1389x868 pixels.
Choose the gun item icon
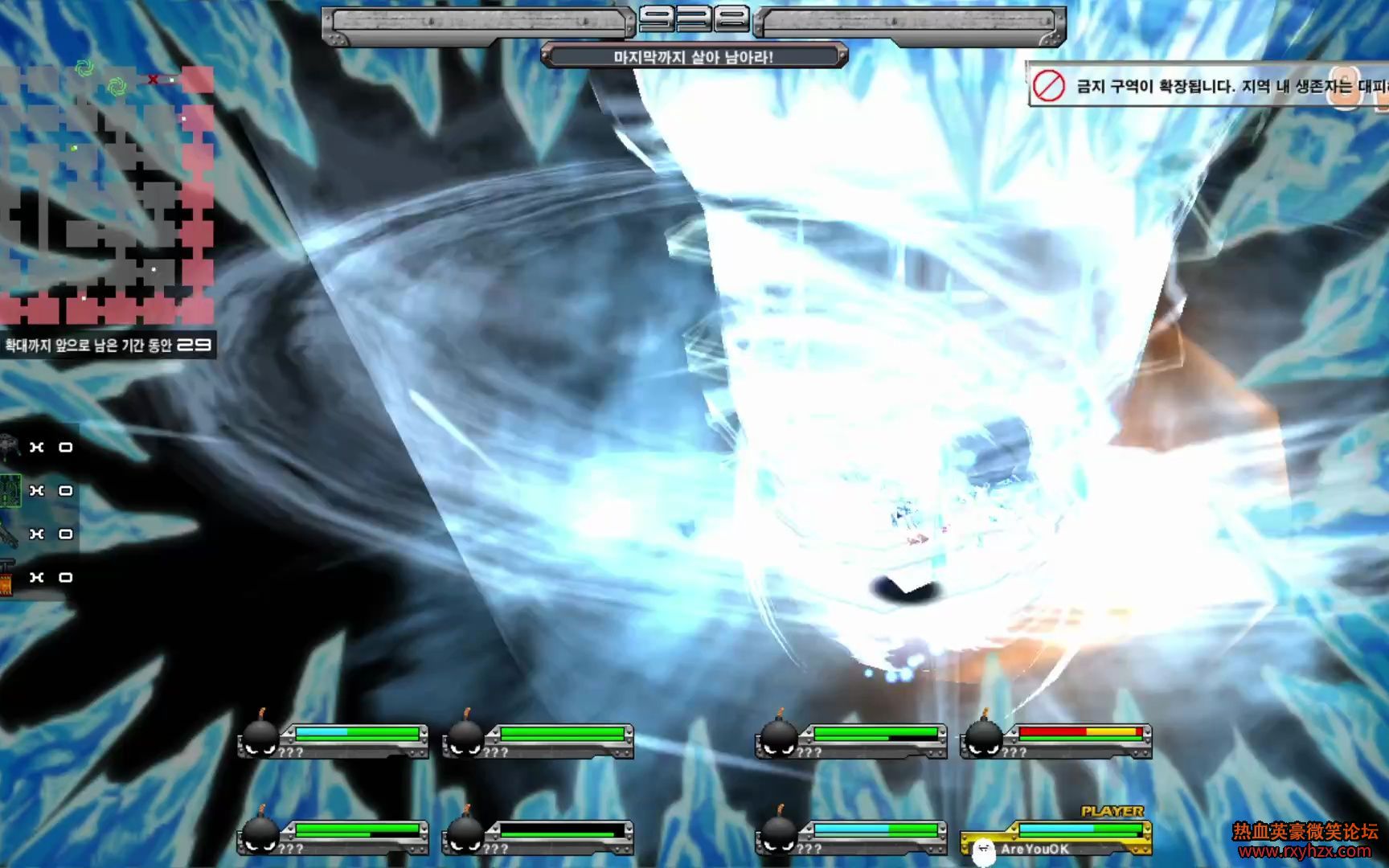click(10, 534)
